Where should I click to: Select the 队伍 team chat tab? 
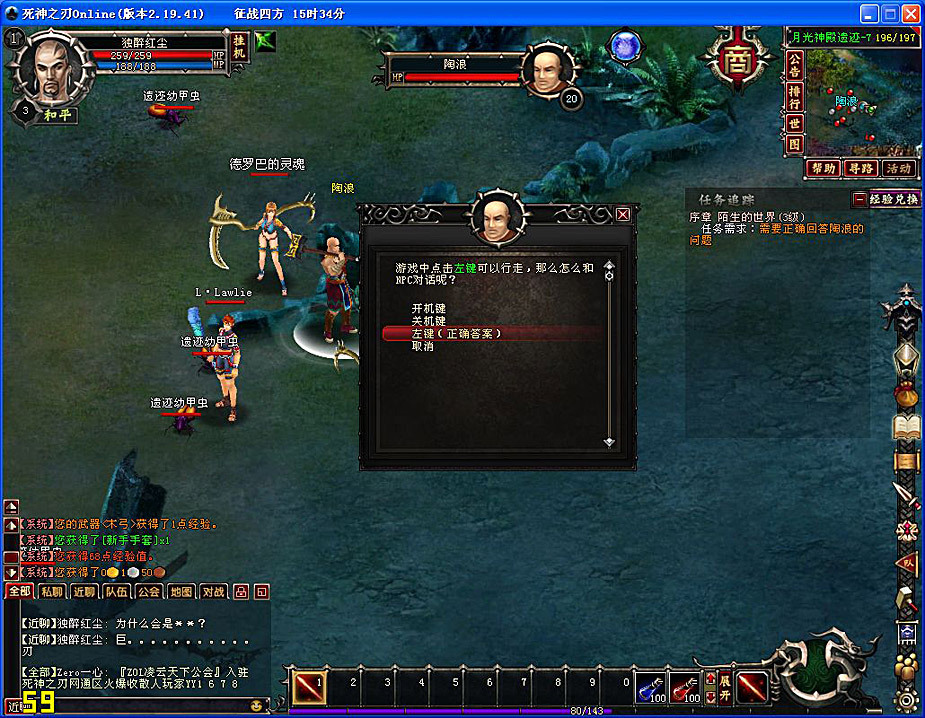(x=117, y=591)
